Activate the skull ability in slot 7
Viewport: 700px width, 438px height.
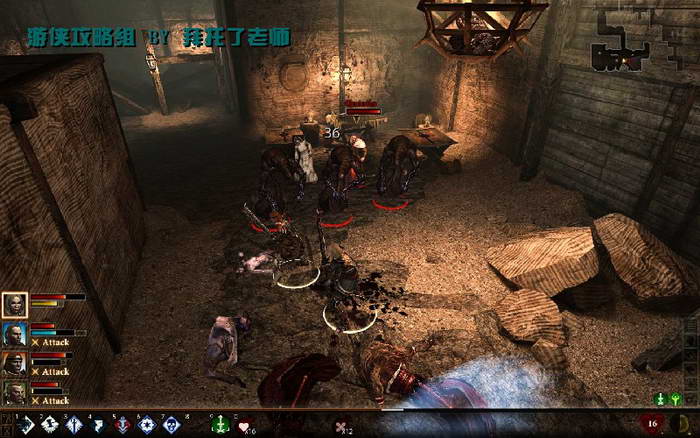(172, 425)
